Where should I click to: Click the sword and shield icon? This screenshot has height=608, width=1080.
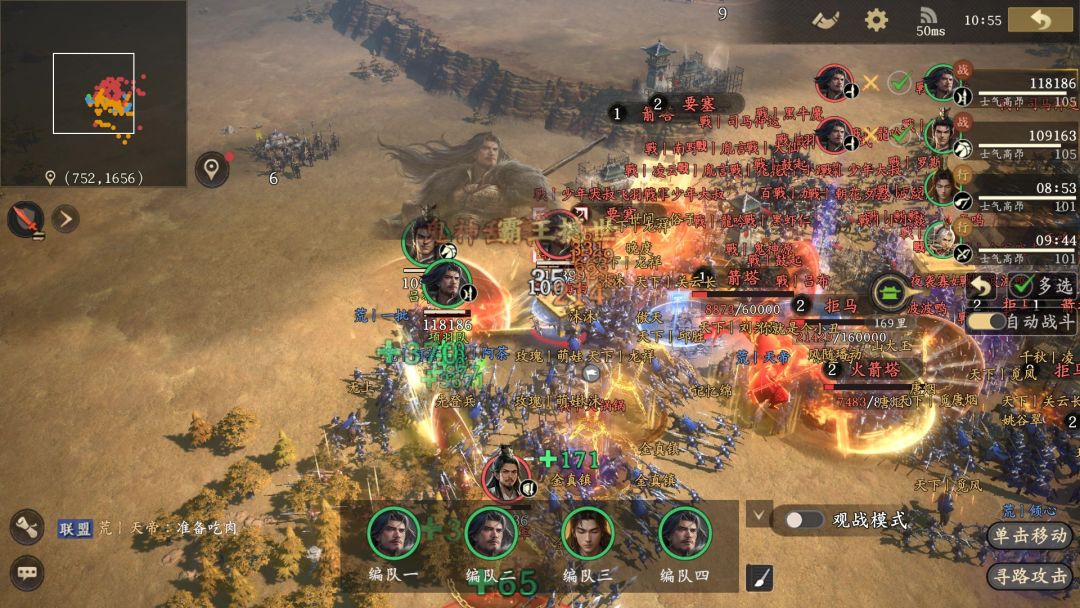coord(25,219)
